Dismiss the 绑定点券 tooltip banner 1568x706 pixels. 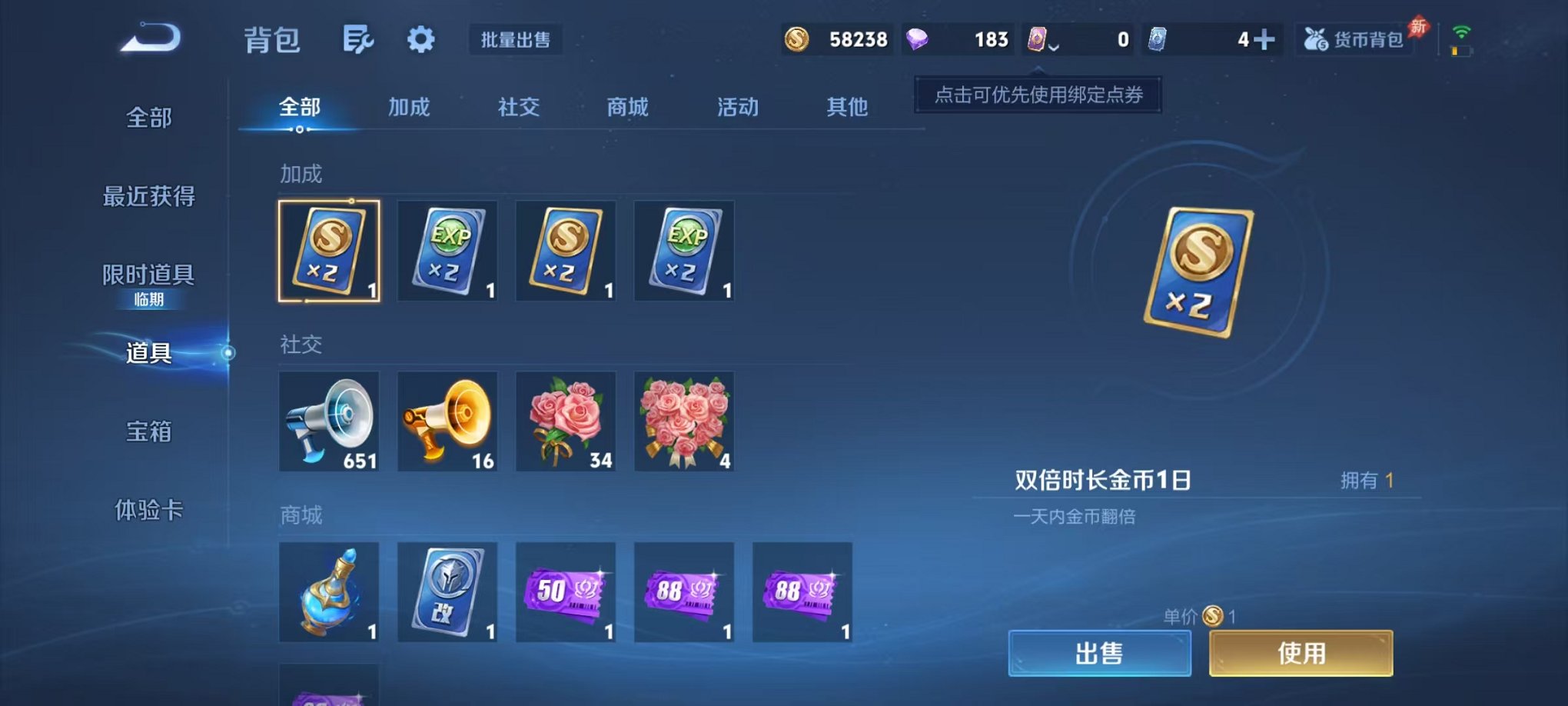[x=1036, y=97]
